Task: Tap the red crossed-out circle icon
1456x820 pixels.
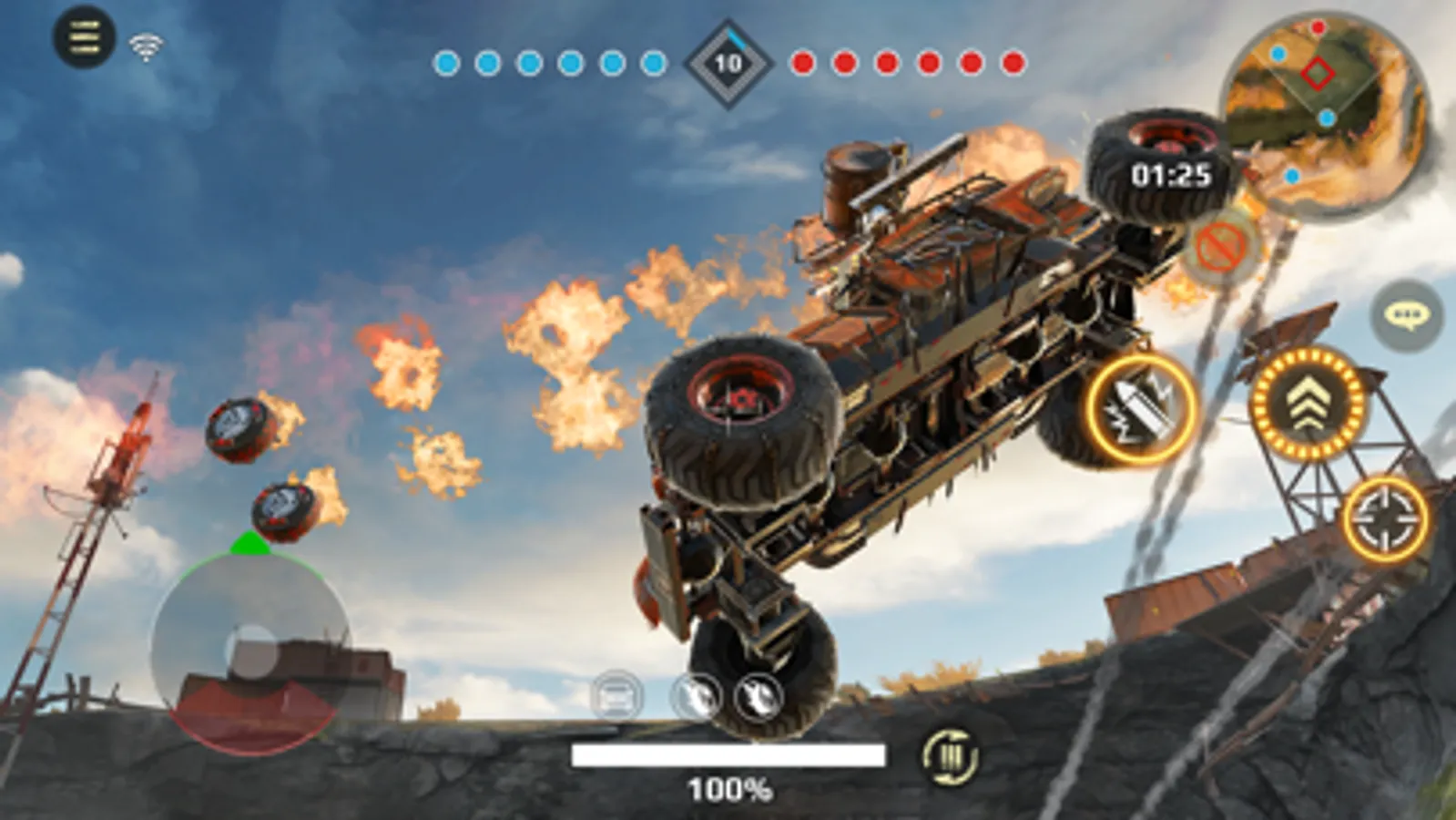Action: [1222, 247]
